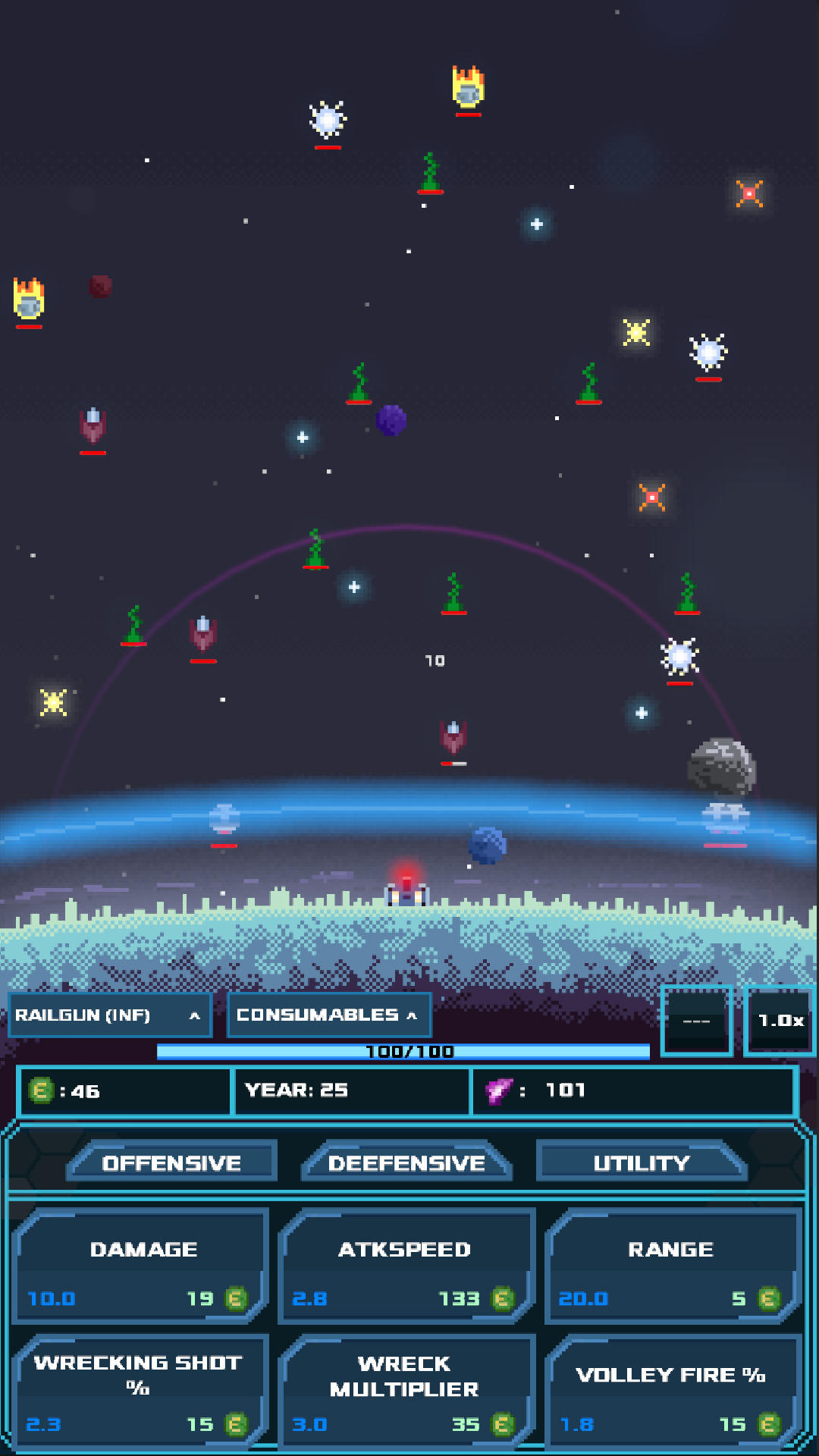Switch to the Deefensive tab

pyautogui.click(x=406, y=1163)
